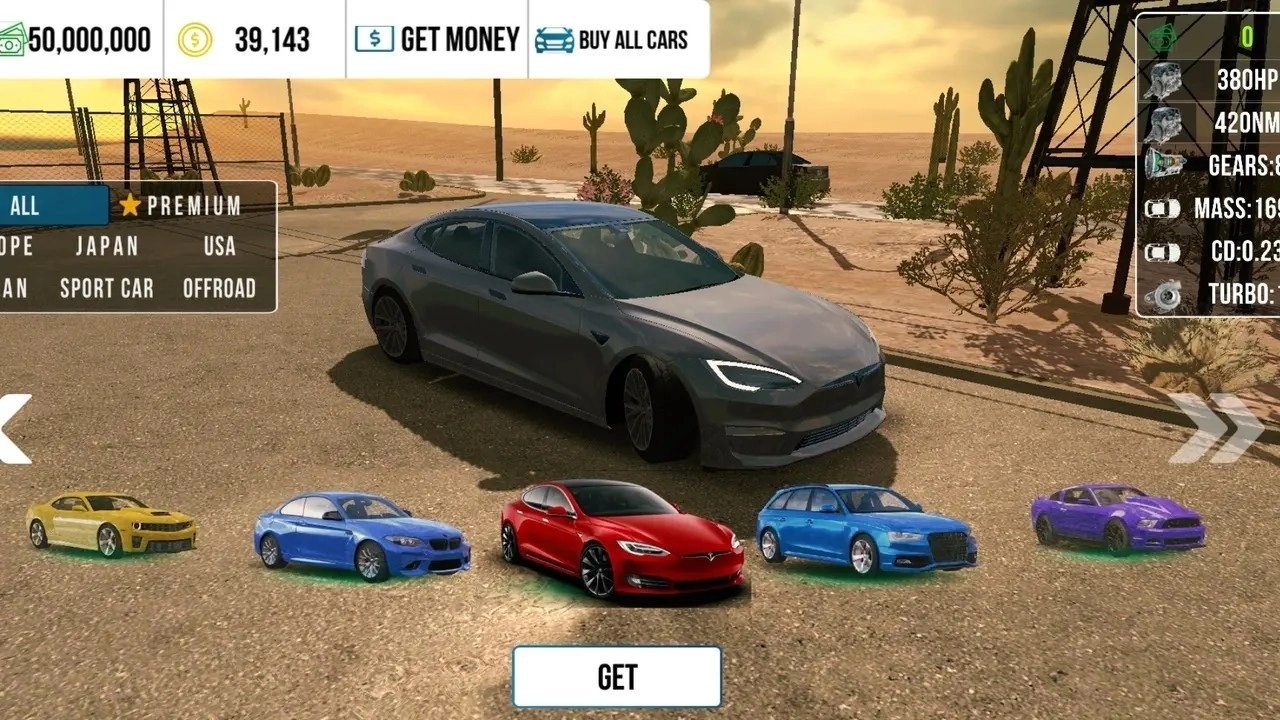Show OFFROAD vehicles category

pyautogui.click(x=219, y=289)
